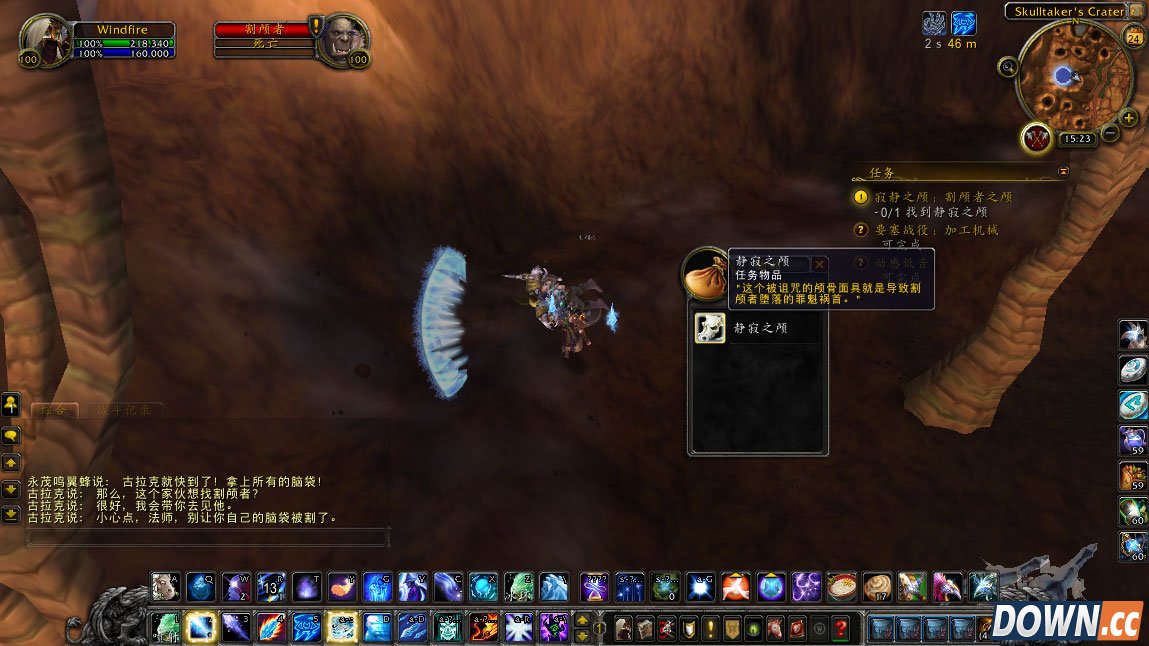Open the calendar showing day 24
The height and width of the screenshot is (646, 1149).
click(1134, 39)
